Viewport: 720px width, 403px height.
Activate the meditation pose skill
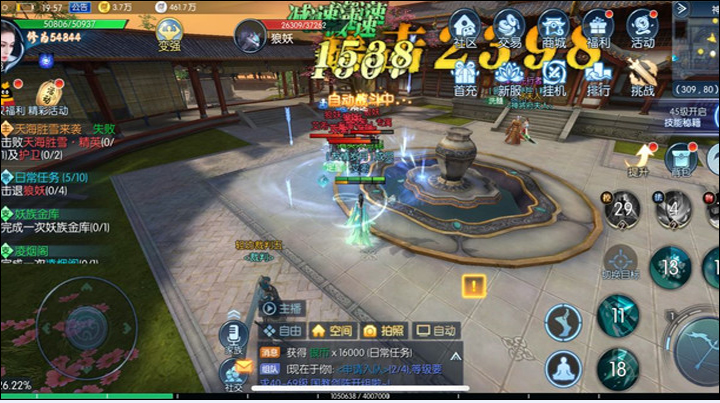click(x=563, y=368)
